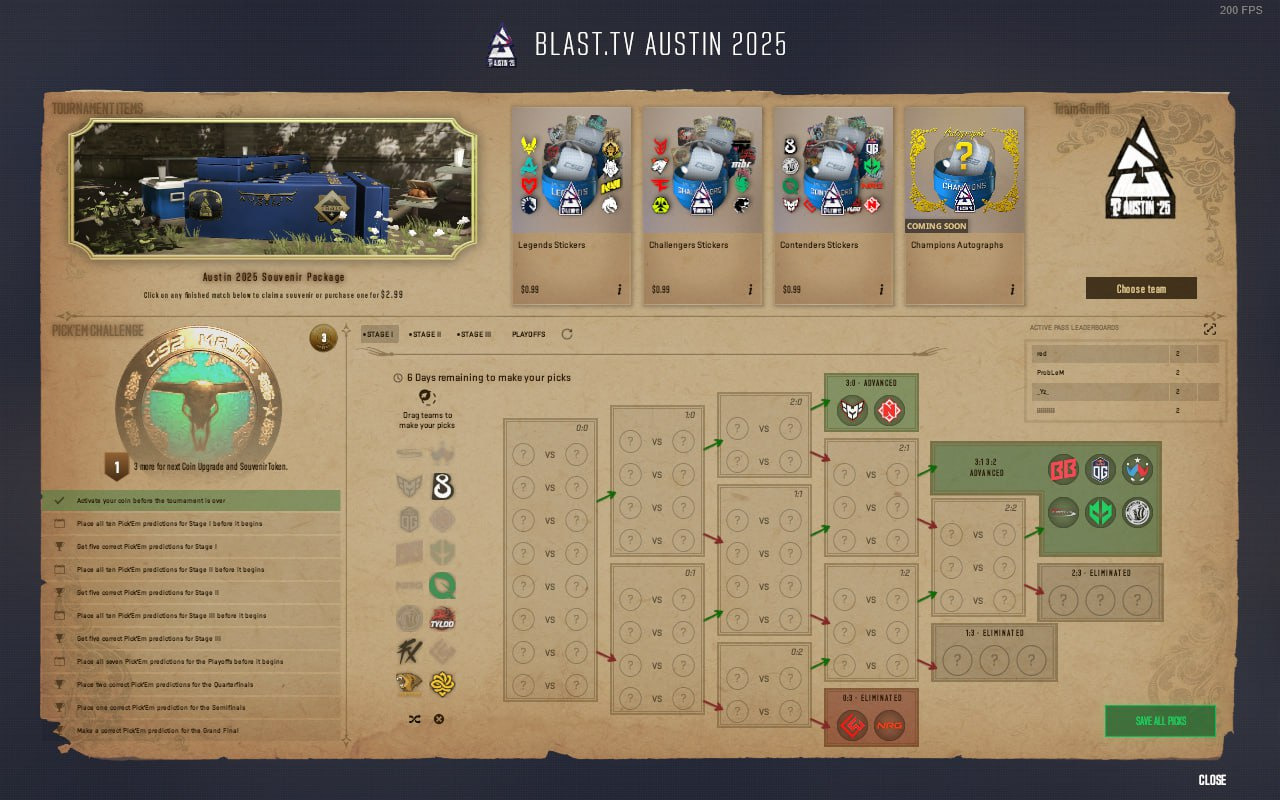The width and height of the screenshot is (1280, 800).
Task: Open info on the Legends Stickers capsule
Action: coord(620,289)
